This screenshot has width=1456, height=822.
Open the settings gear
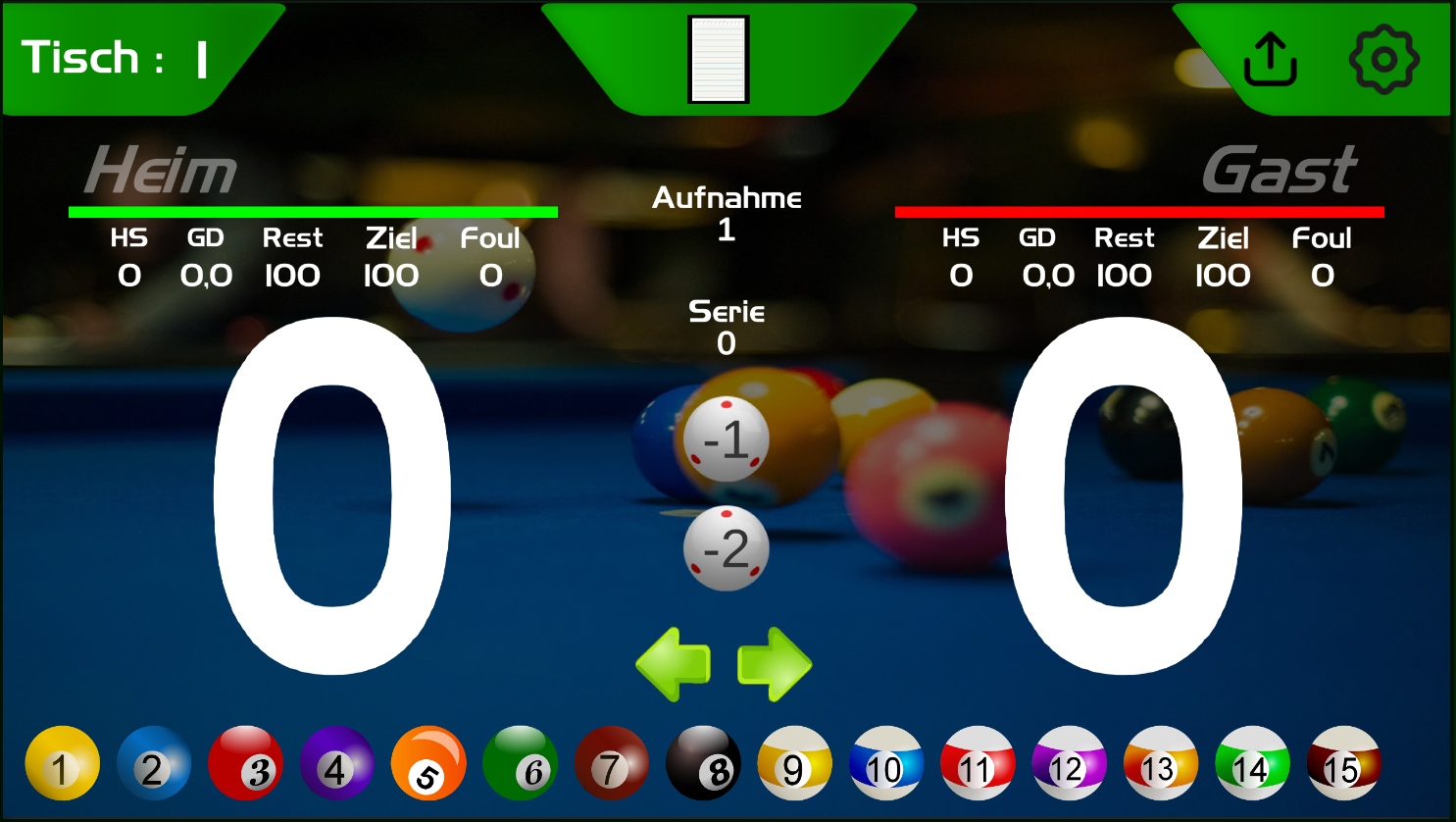1383,58
